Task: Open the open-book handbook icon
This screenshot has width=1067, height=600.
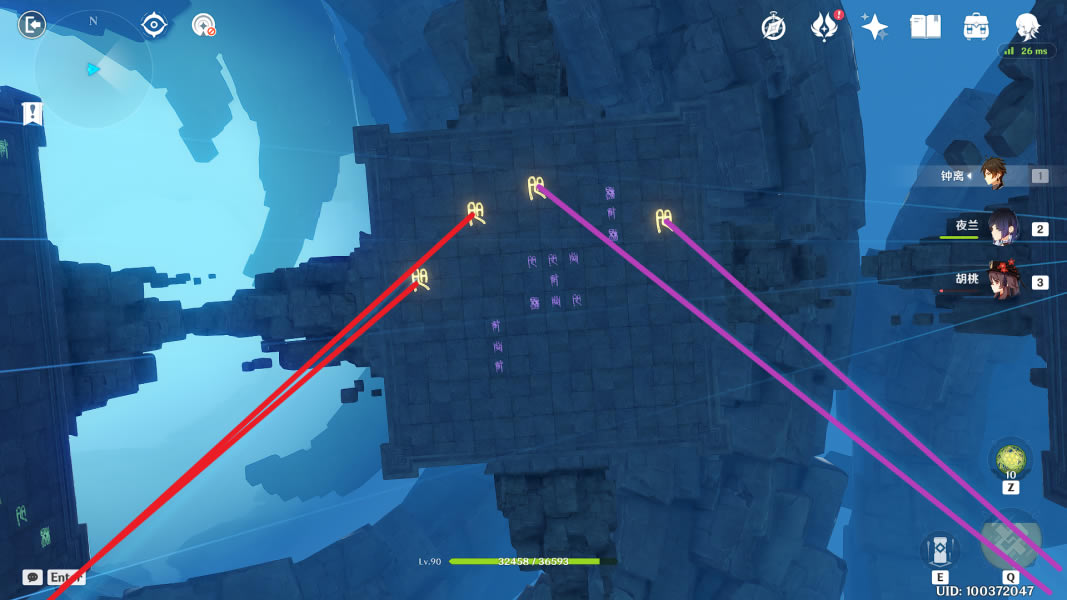Action: point(925,27)
